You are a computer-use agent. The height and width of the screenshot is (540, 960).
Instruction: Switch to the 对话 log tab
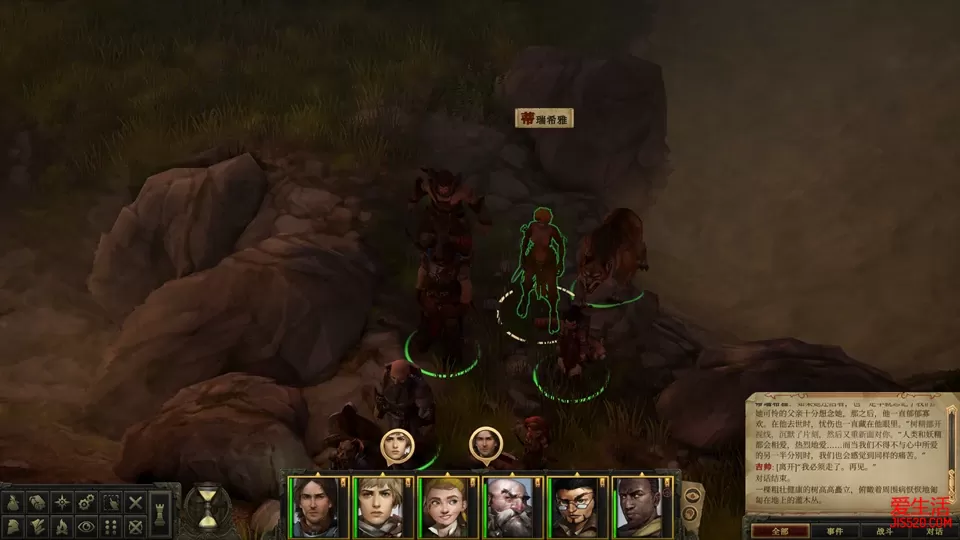coord(935,530)
